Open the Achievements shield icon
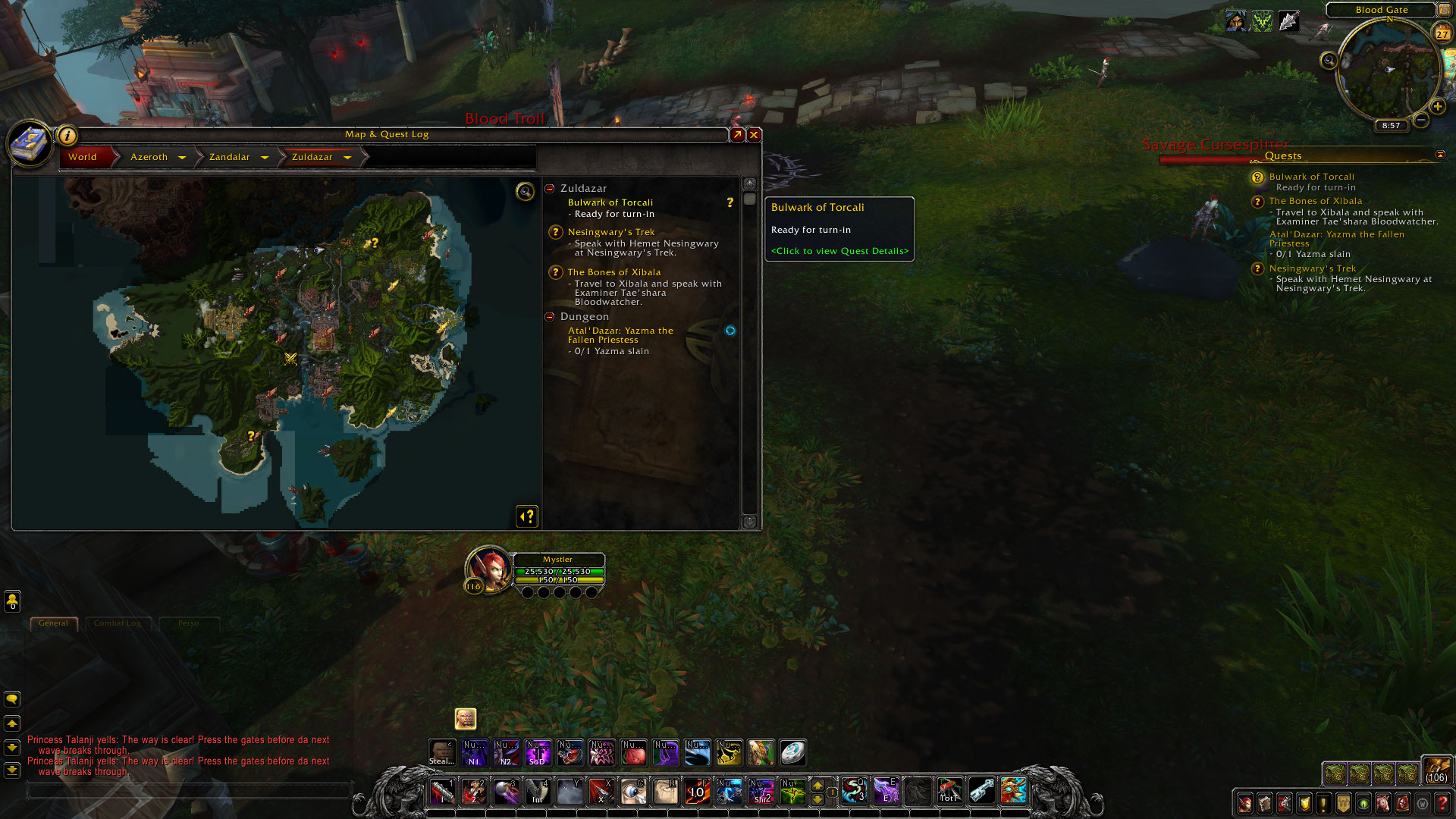 coord(1303,804)
